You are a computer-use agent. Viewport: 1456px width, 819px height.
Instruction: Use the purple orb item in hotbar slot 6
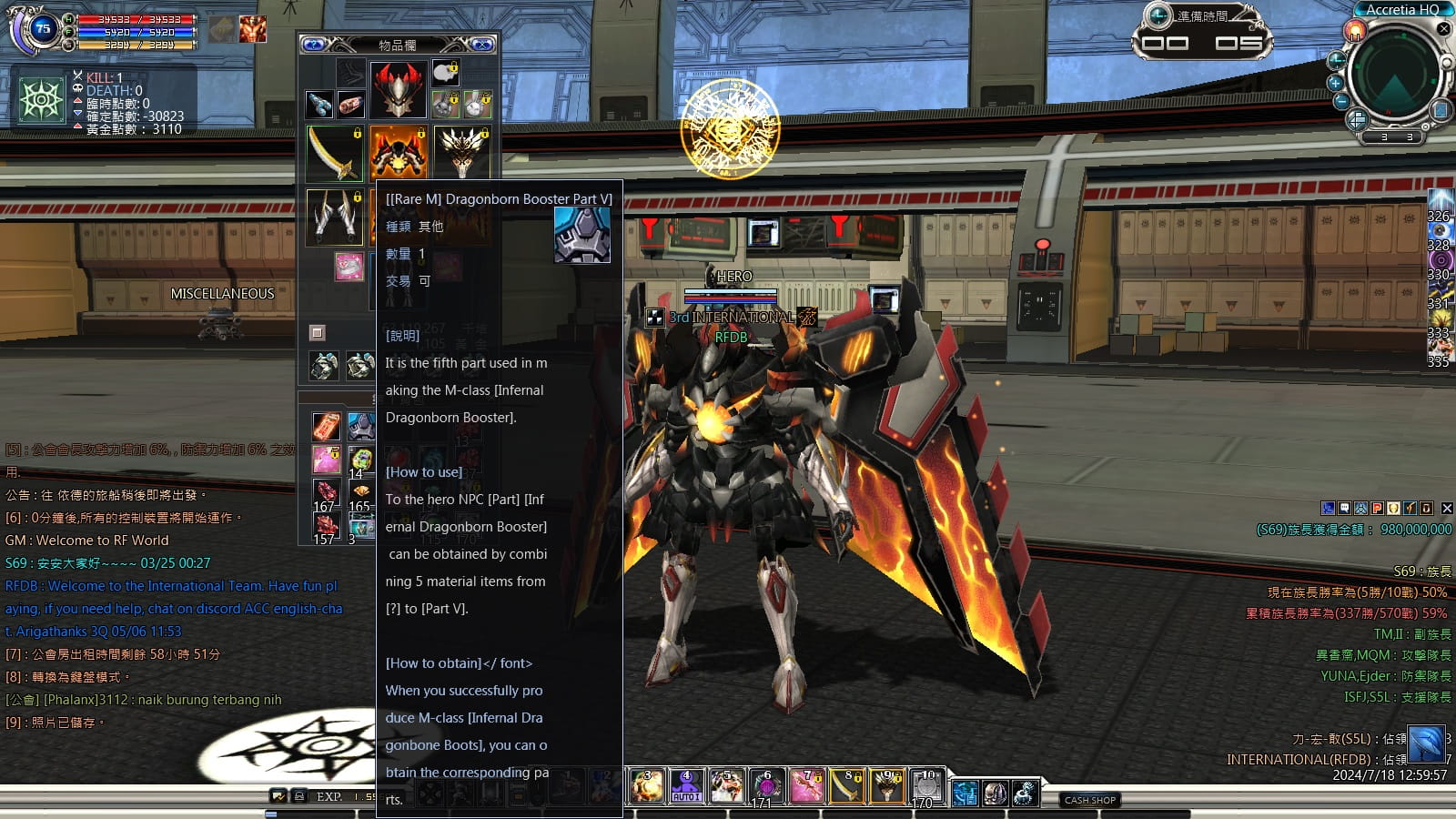coord(765,786)
